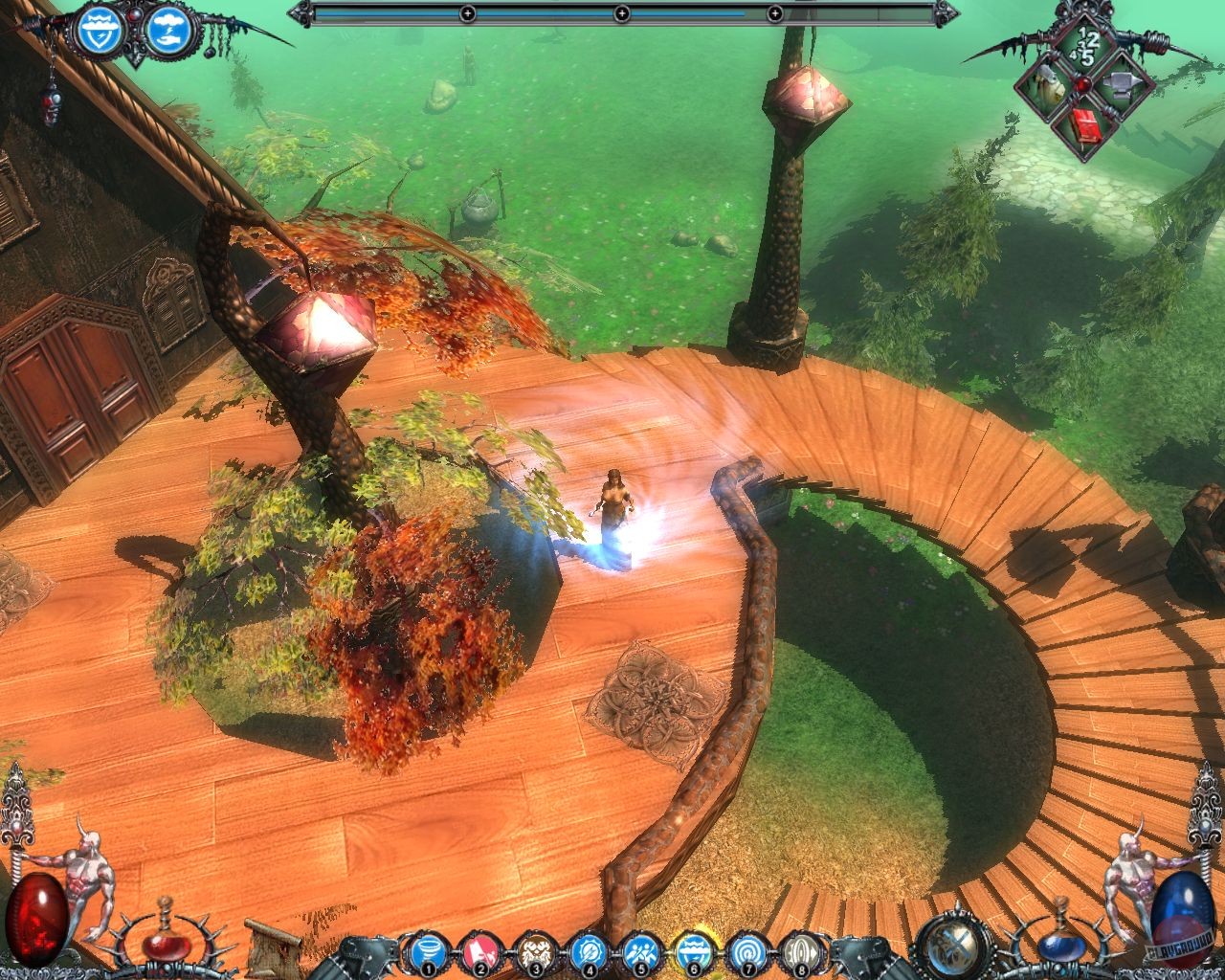
Task: Trigger the melee combat spell in slot 5
Action: point(641,950)
